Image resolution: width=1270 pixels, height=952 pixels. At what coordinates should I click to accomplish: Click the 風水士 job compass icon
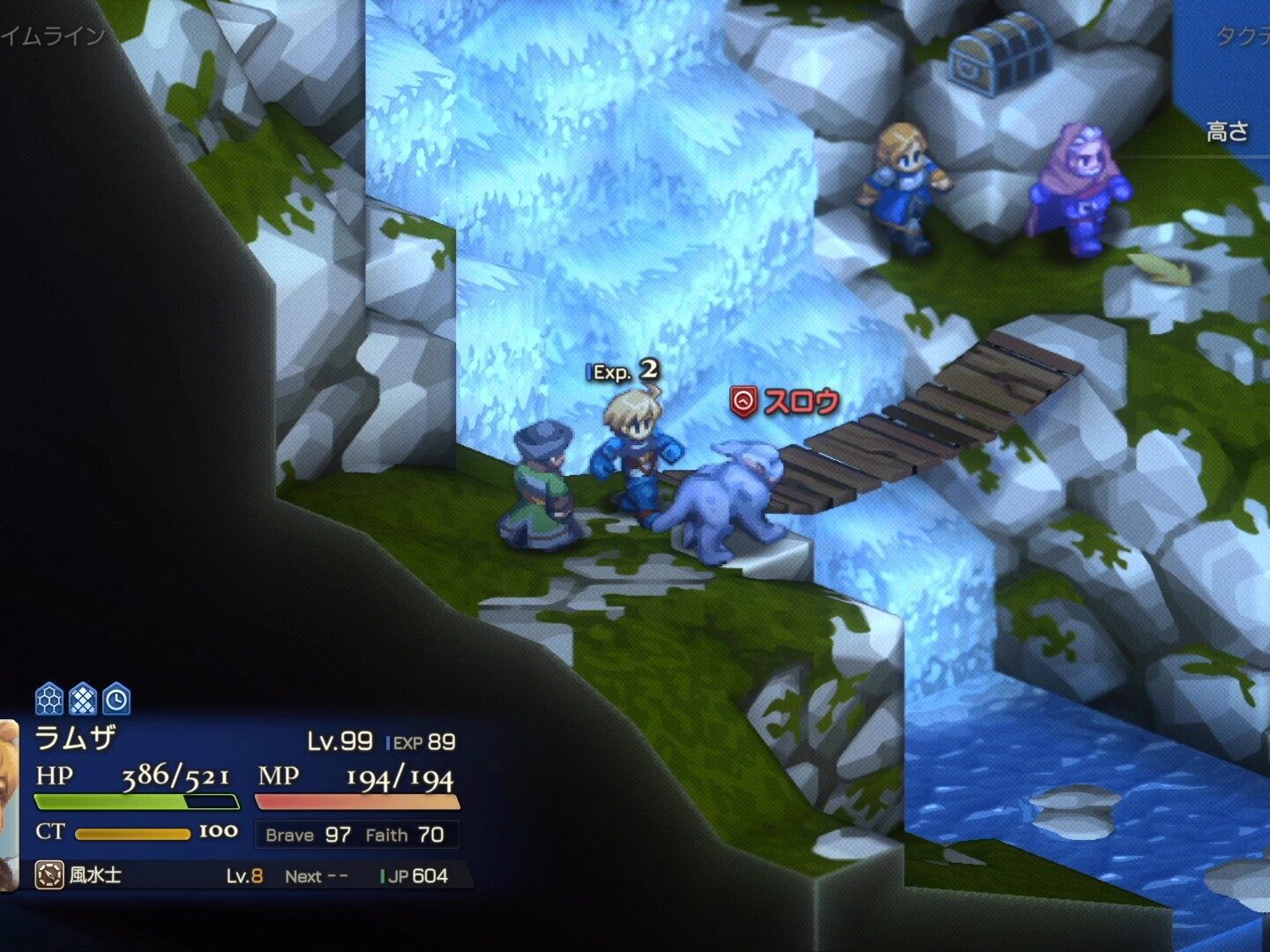click(x=49, y=875)
